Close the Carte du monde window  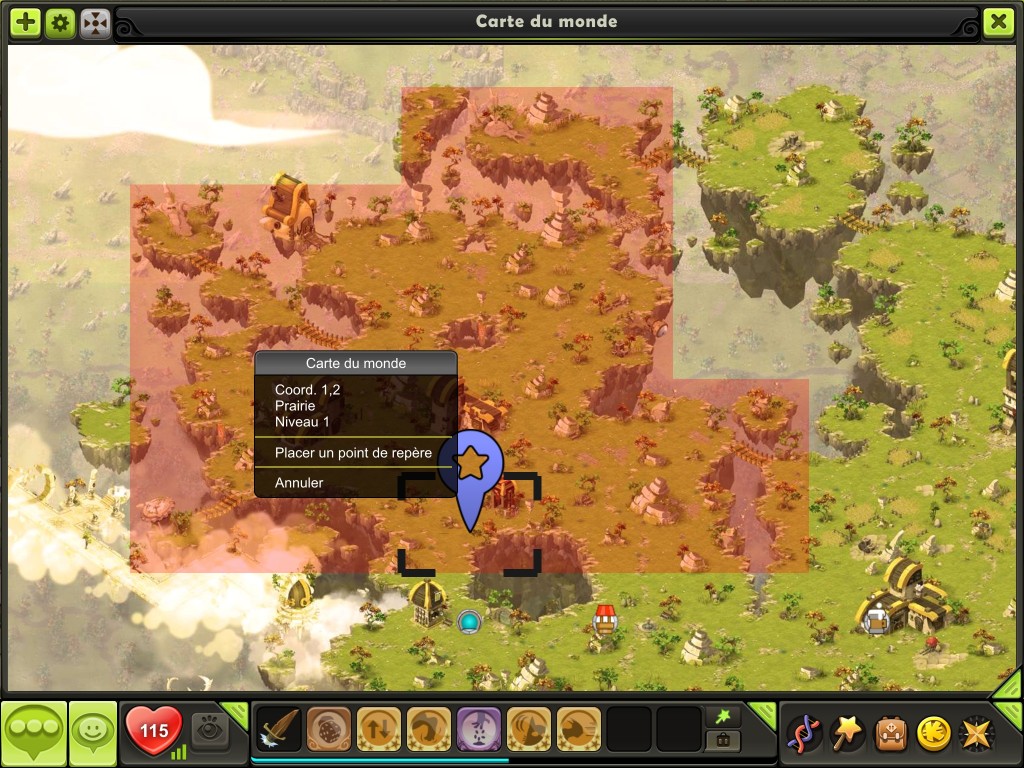pyautogui.click(x=998, y=22)
